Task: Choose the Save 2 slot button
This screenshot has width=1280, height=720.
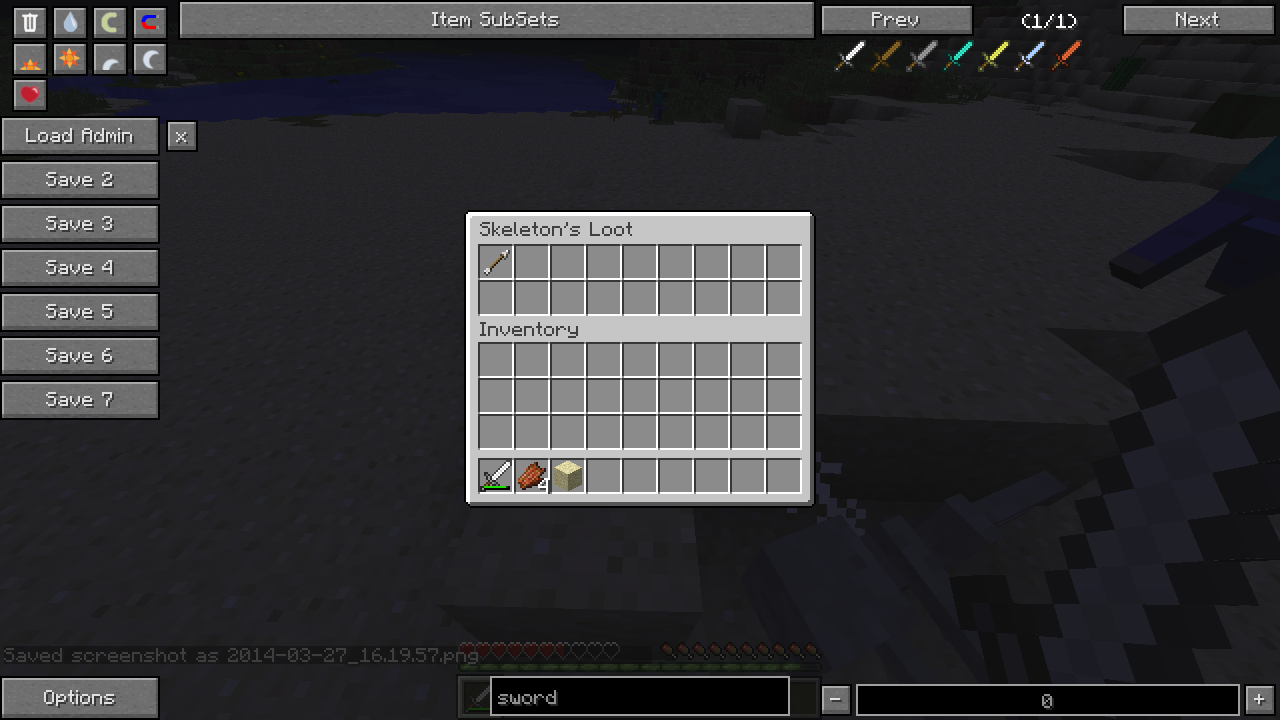Action: (x=79, y=180)
